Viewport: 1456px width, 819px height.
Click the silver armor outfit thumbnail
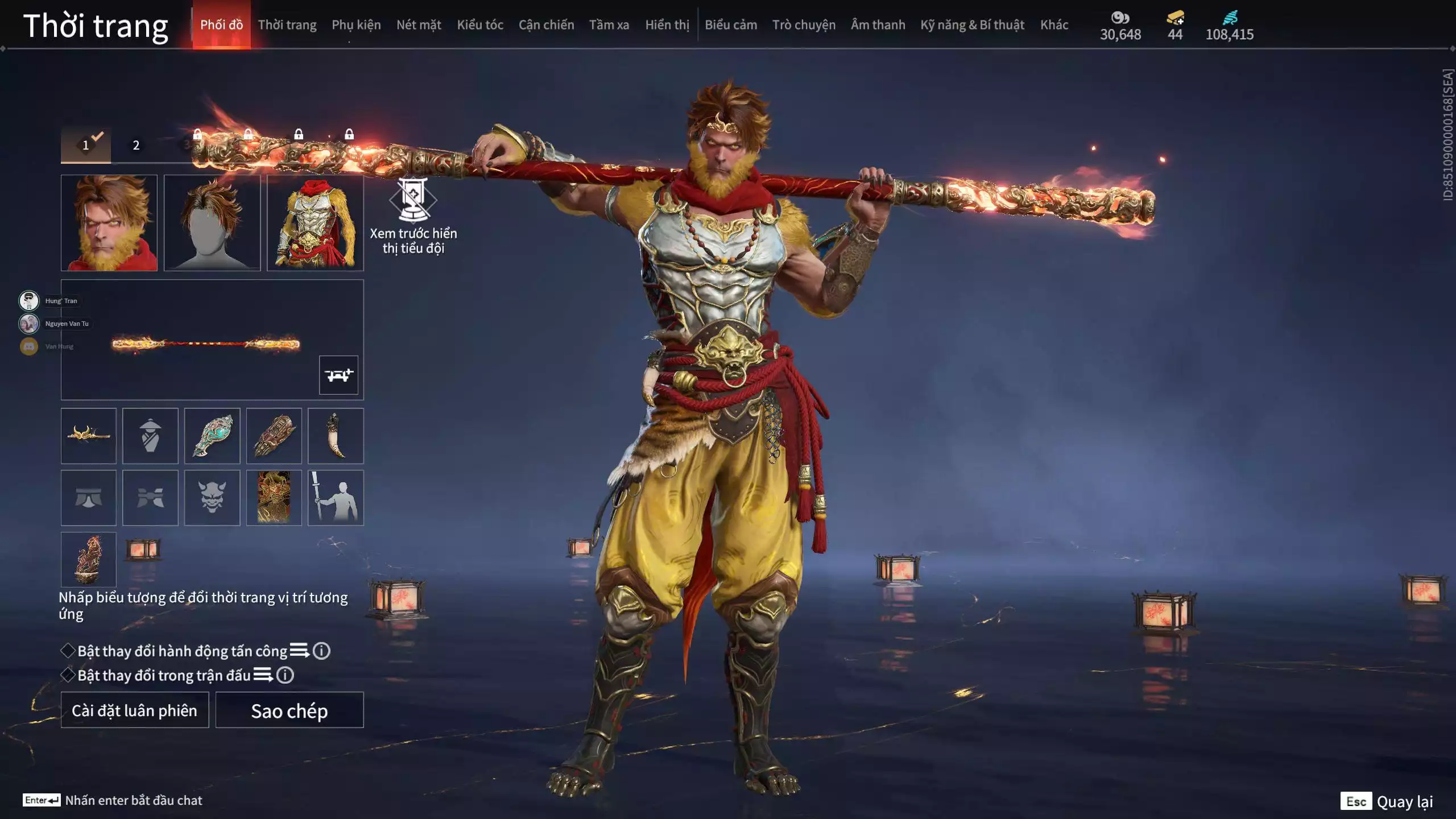coord(315,222)
